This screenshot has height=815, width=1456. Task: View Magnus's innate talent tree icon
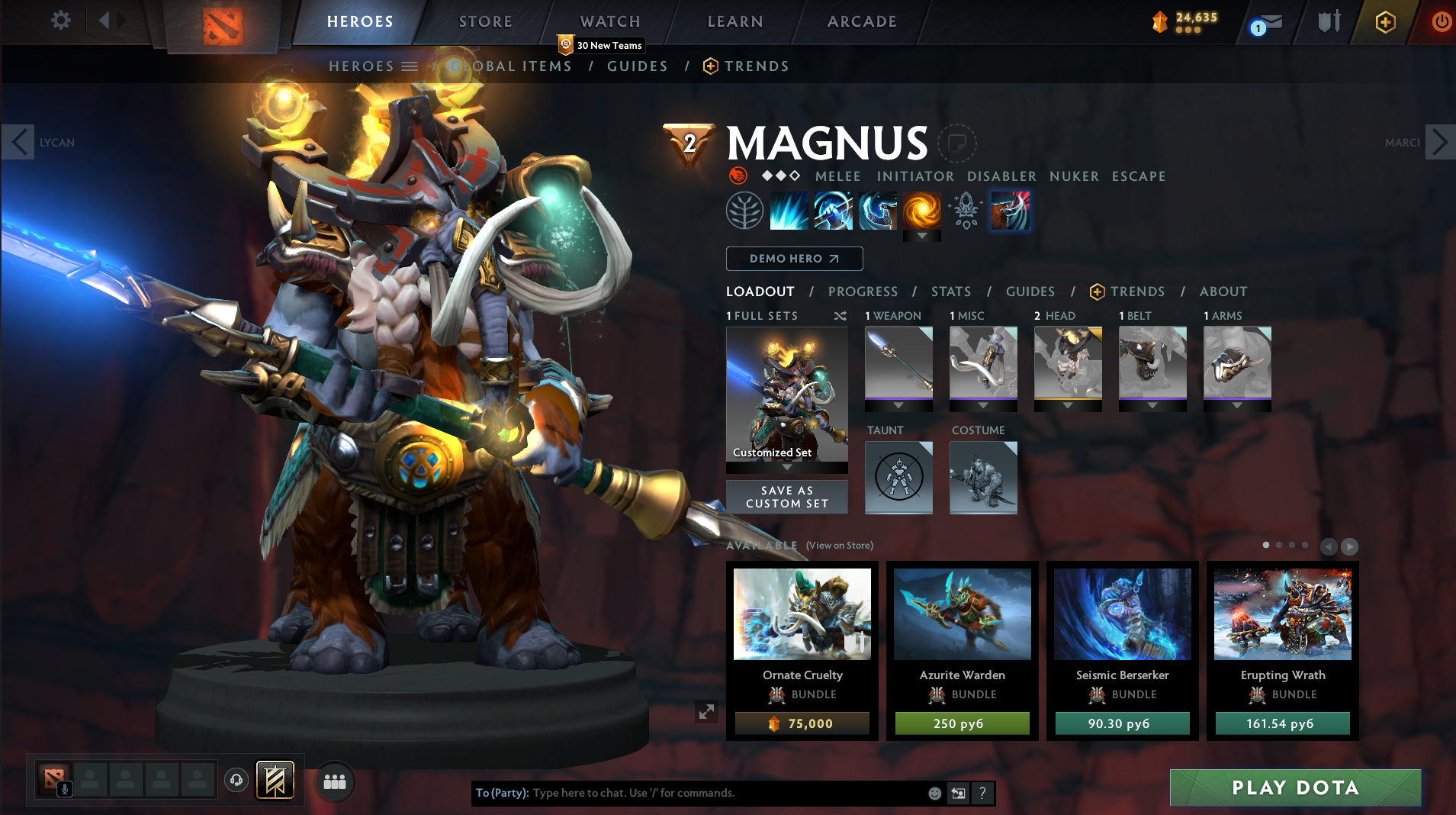point(745,211)
